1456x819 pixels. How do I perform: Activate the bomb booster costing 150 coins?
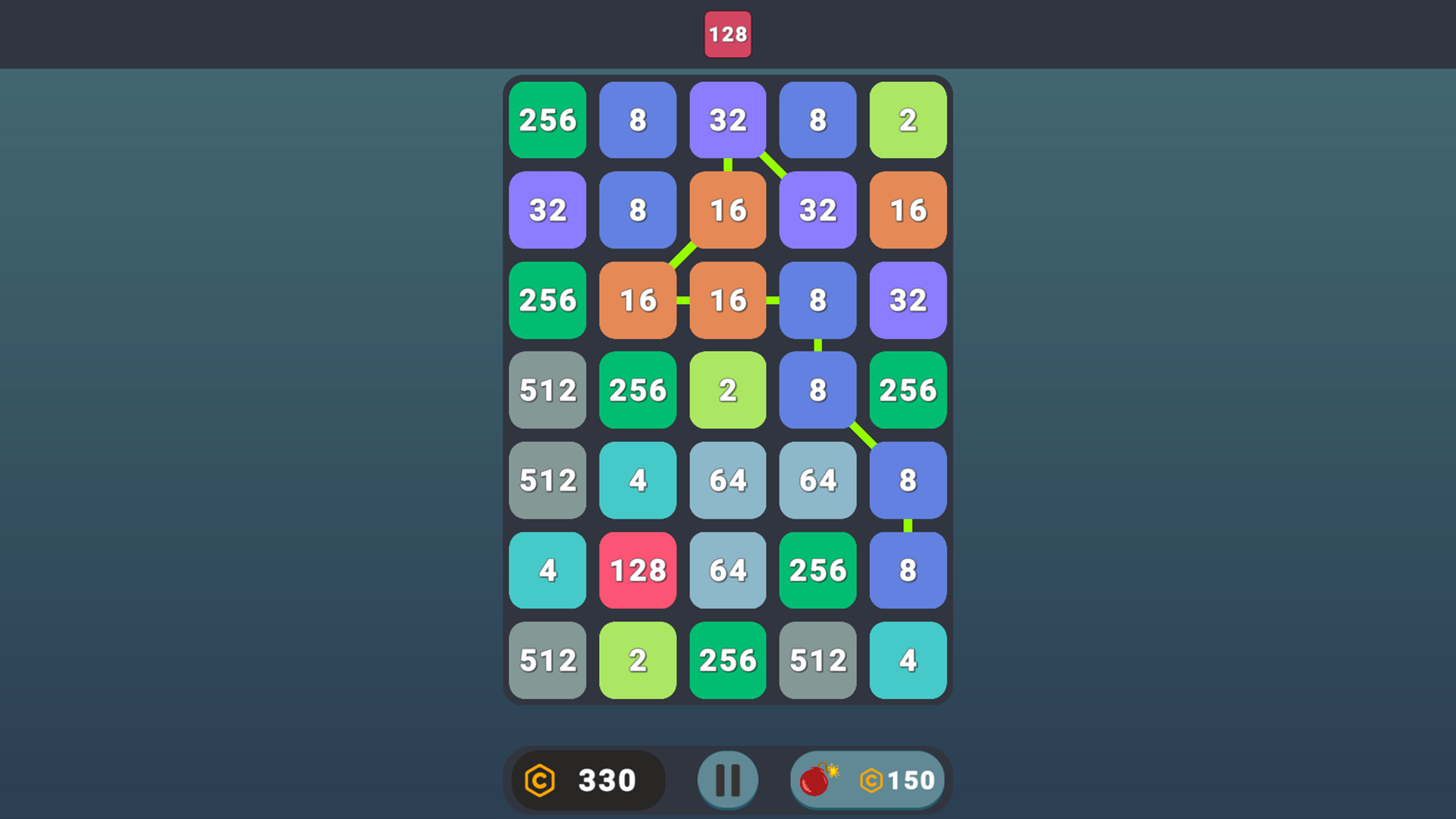tap(868, 779)
